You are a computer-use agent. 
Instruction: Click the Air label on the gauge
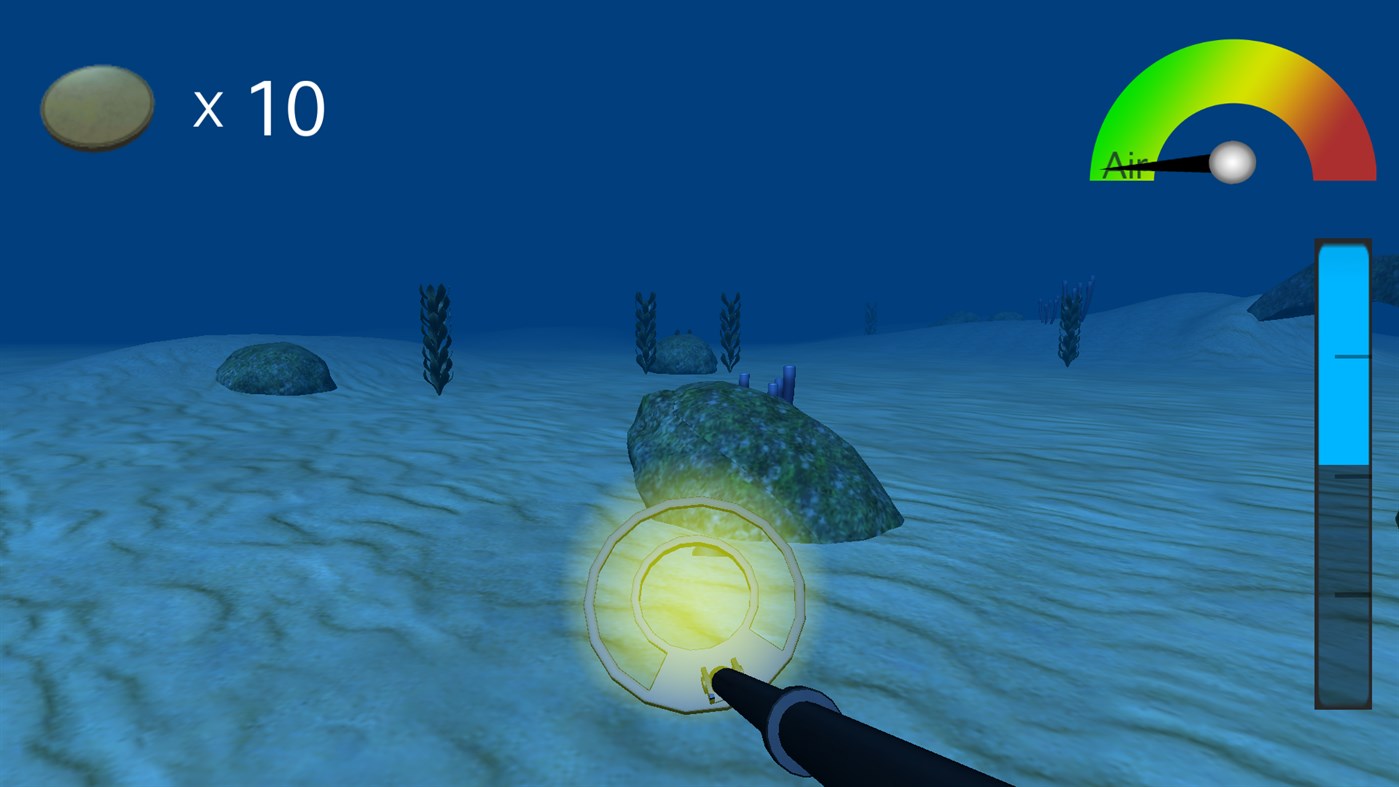coord(1125,165)
